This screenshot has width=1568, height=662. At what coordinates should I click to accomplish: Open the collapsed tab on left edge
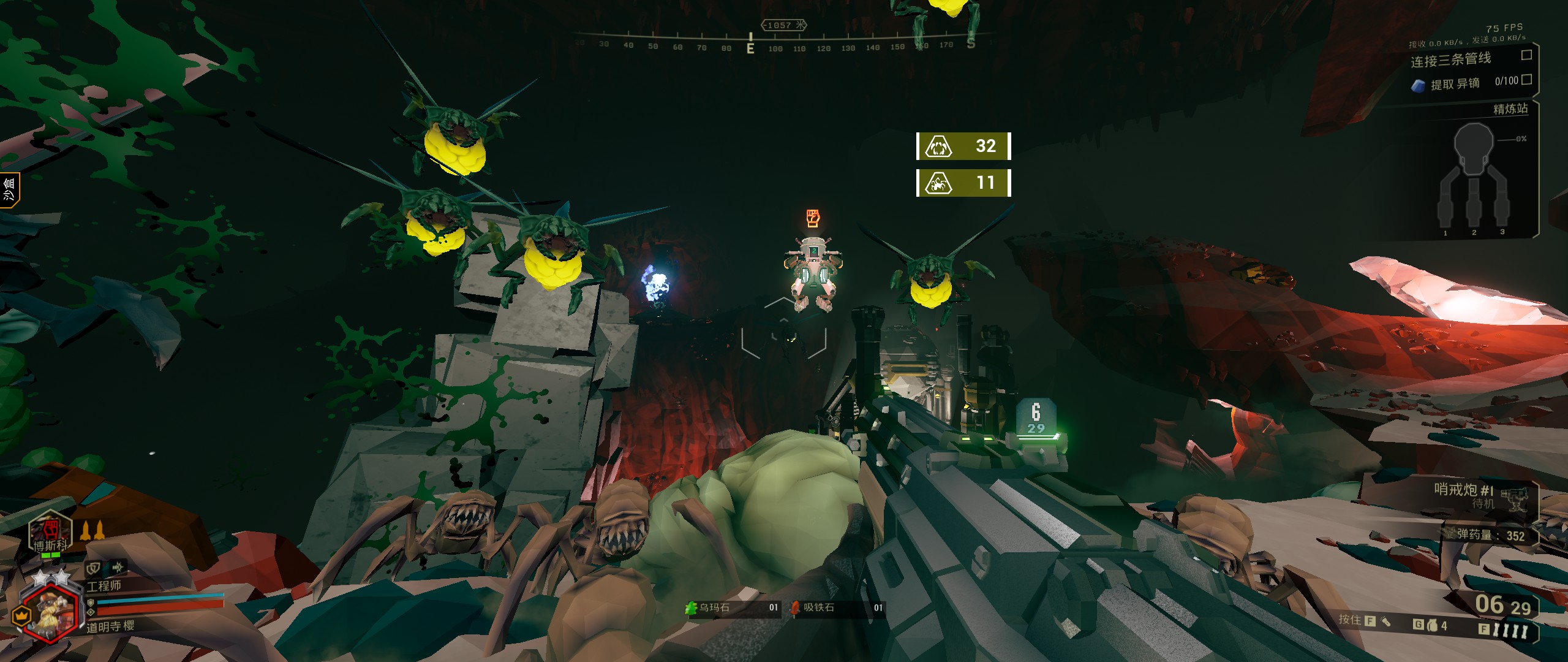9,190
